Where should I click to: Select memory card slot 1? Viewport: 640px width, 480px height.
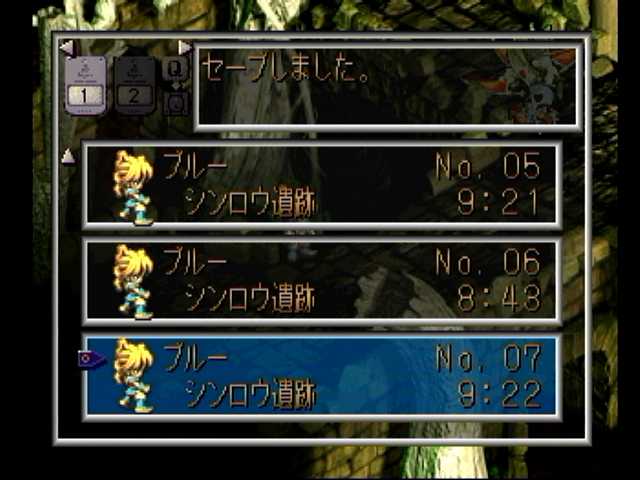(x=86, y=85)
